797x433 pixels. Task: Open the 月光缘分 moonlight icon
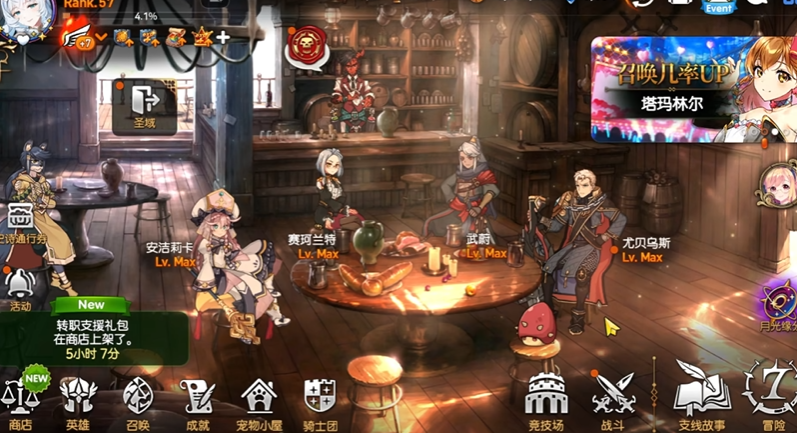point(778,302)
